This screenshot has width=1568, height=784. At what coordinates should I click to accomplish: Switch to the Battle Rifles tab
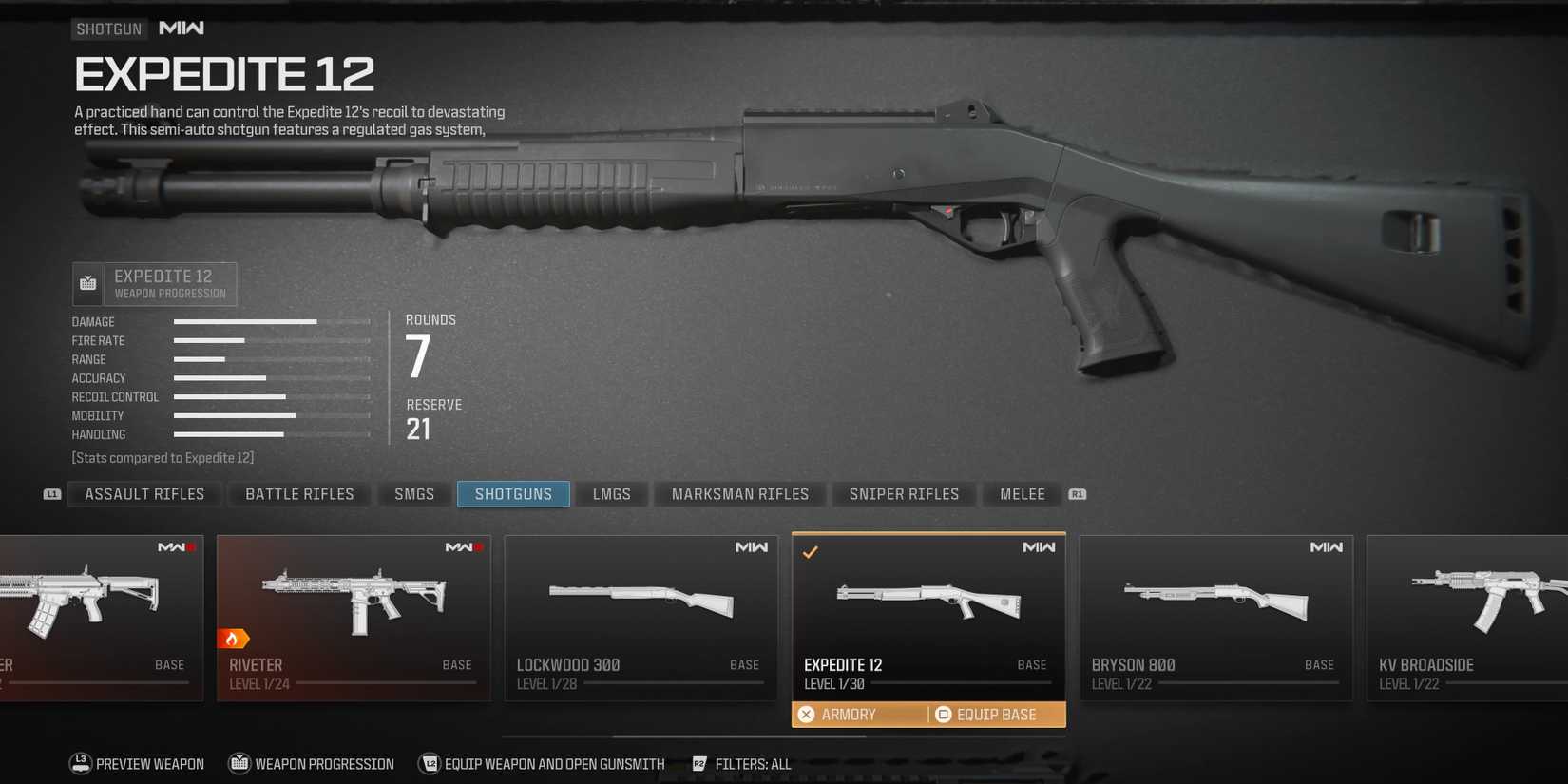click(299, 493)
